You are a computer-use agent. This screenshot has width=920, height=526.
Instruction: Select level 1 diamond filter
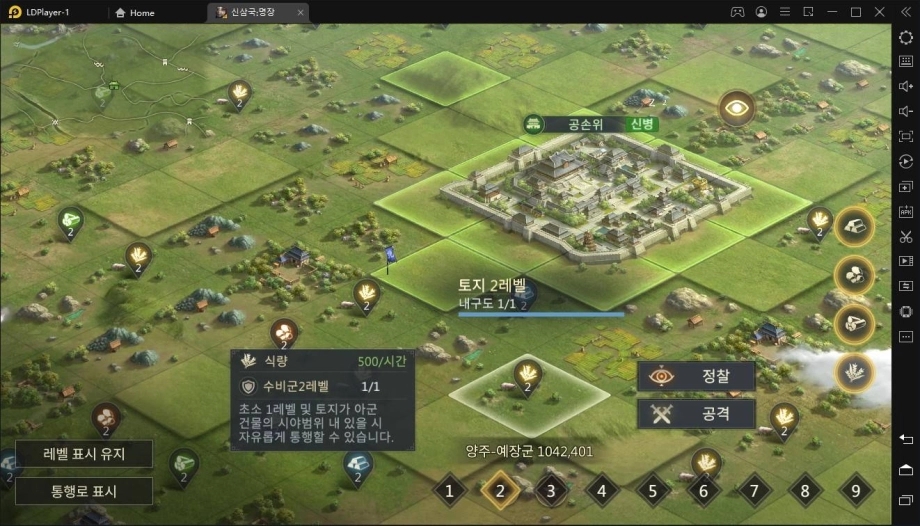point(450,491)
